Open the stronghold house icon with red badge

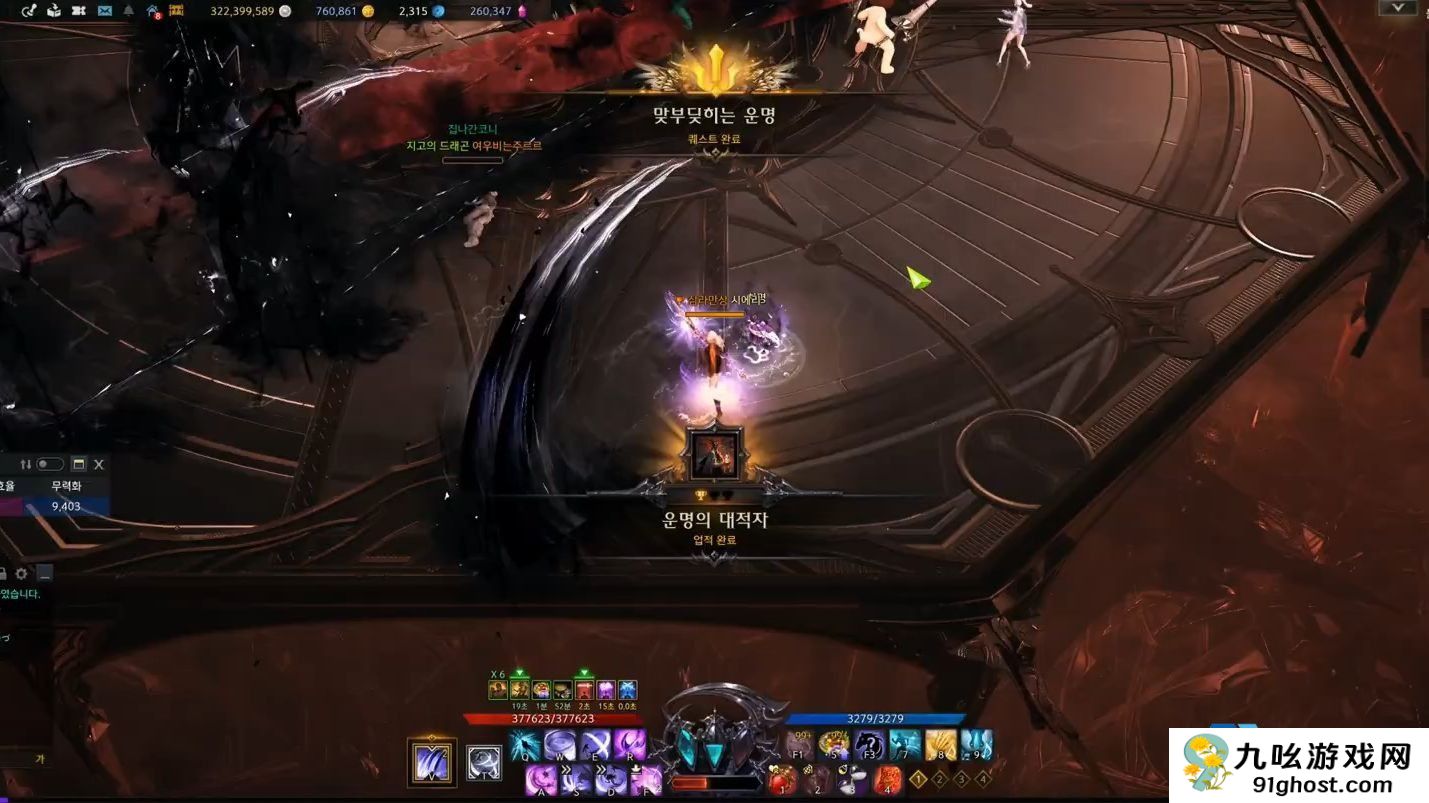click(x=152, y=11)
